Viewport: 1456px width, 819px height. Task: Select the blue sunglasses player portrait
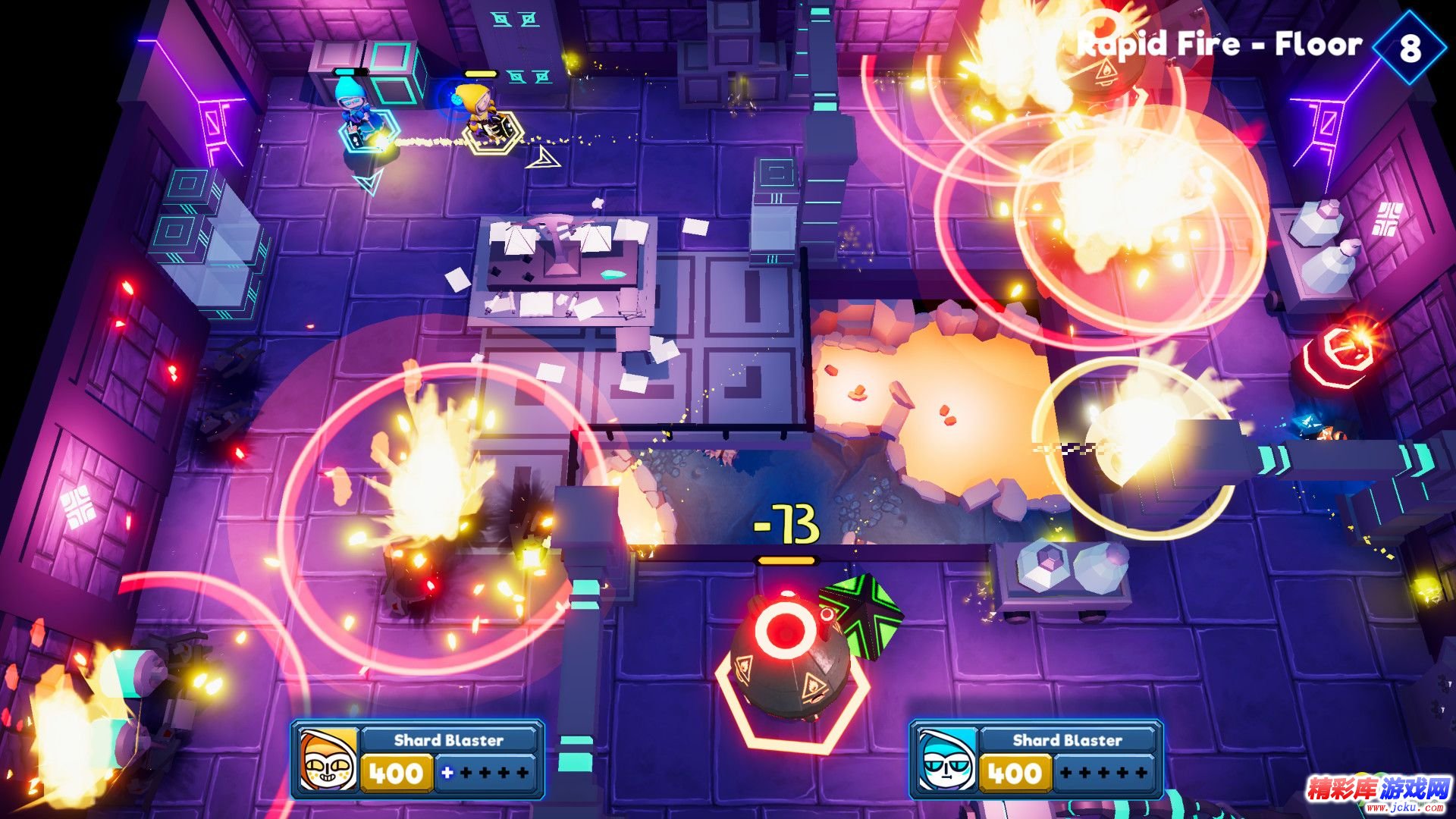(947, 759)
